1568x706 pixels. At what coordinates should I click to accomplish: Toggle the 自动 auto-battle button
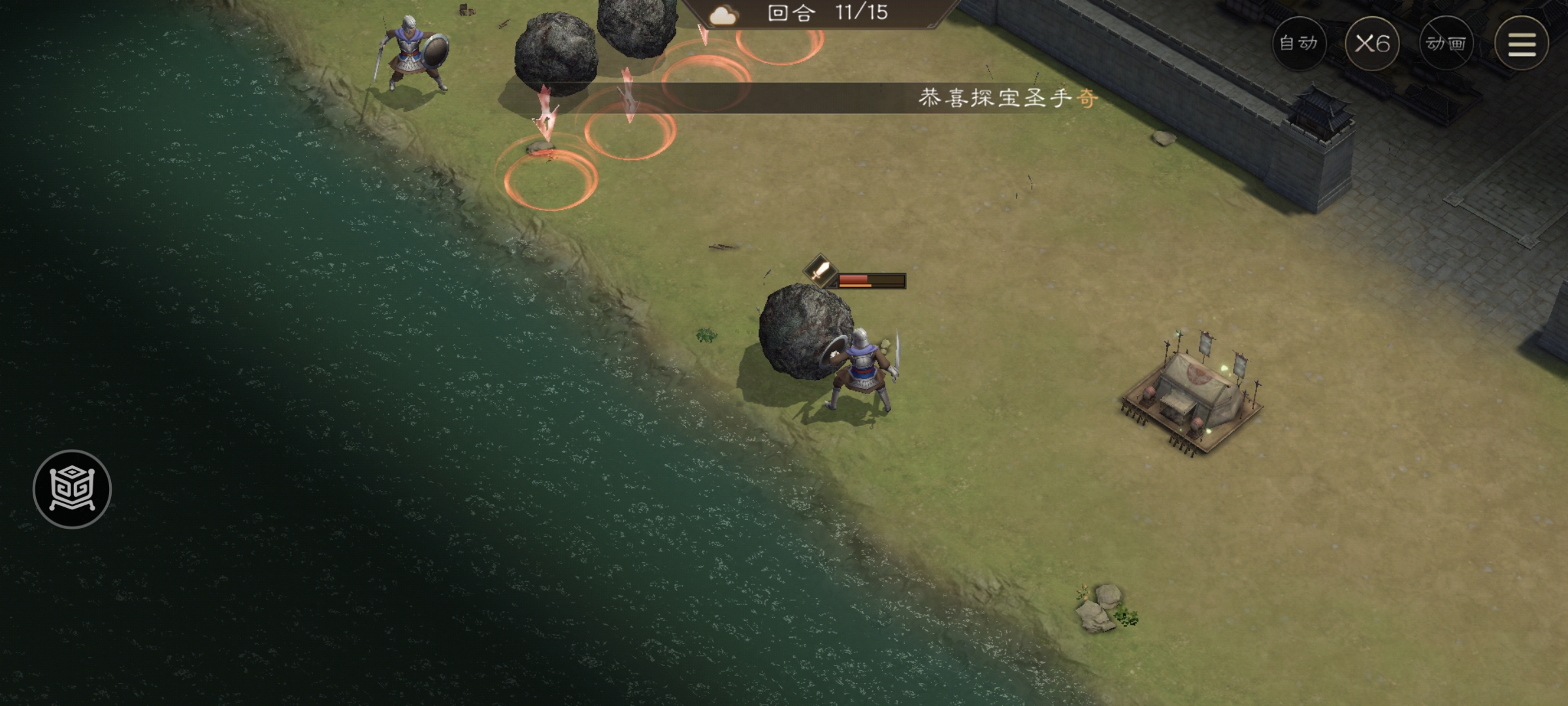(1299, 43)
